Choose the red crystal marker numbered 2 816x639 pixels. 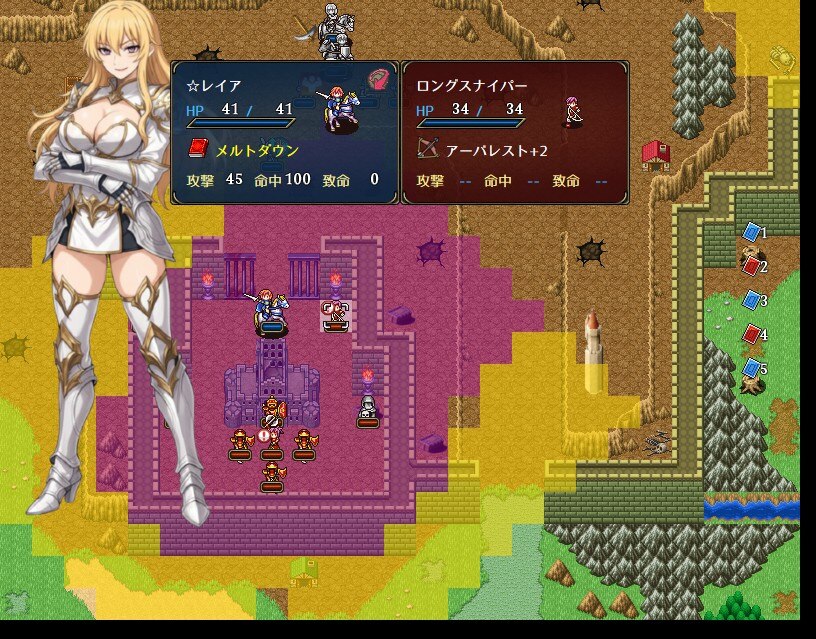[x=752, y=266]
